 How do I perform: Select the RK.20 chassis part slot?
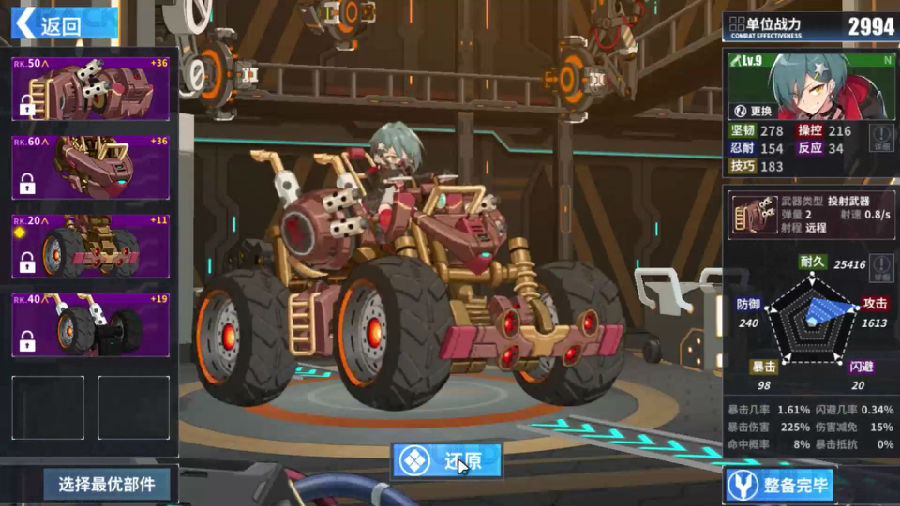91,246
